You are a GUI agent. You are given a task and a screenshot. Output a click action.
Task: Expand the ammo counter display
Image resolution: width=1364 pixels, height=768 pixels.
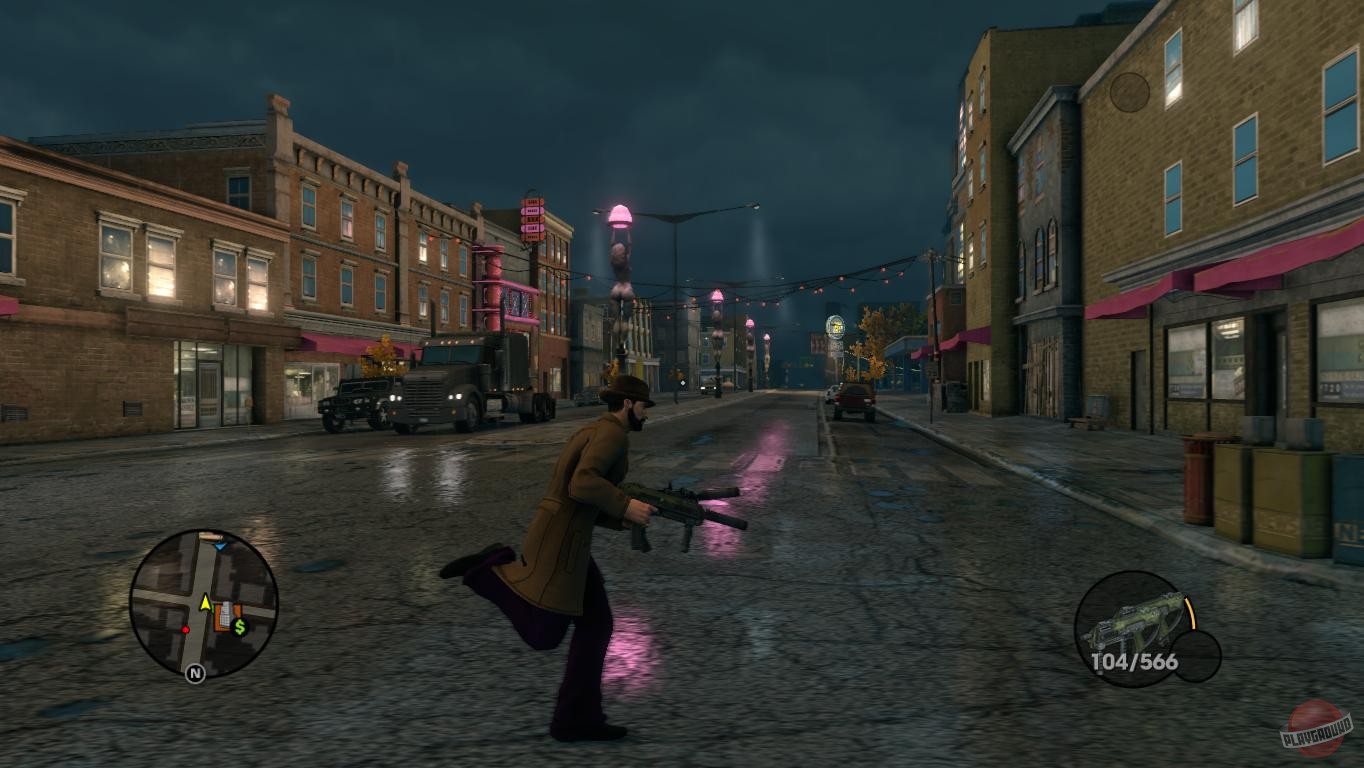click(x=1134, y=660)
